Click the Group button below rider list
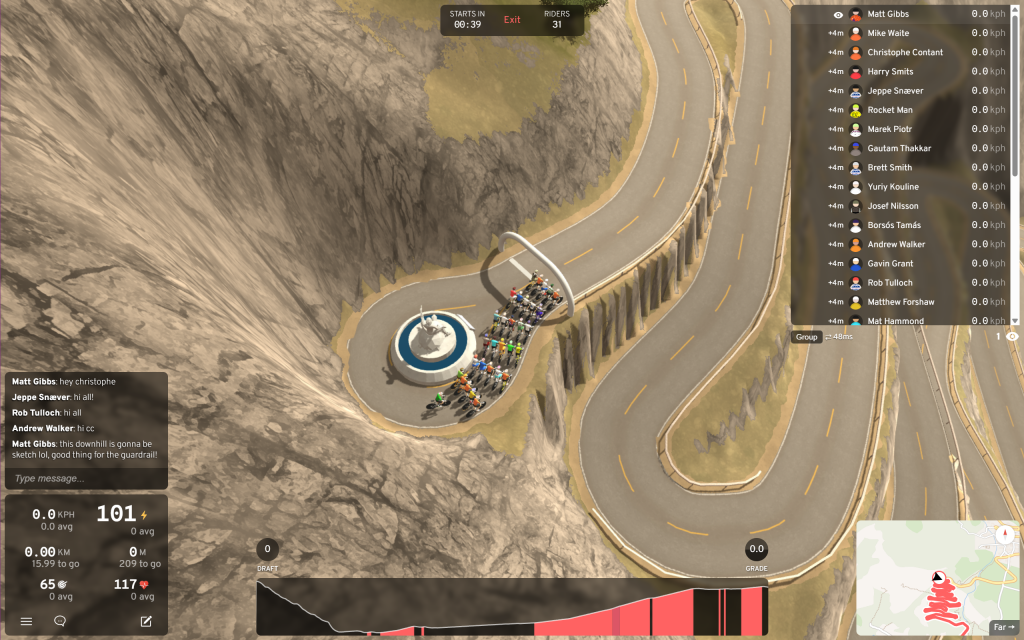This screenshot has width=1024, height=640. pos(806,337)
